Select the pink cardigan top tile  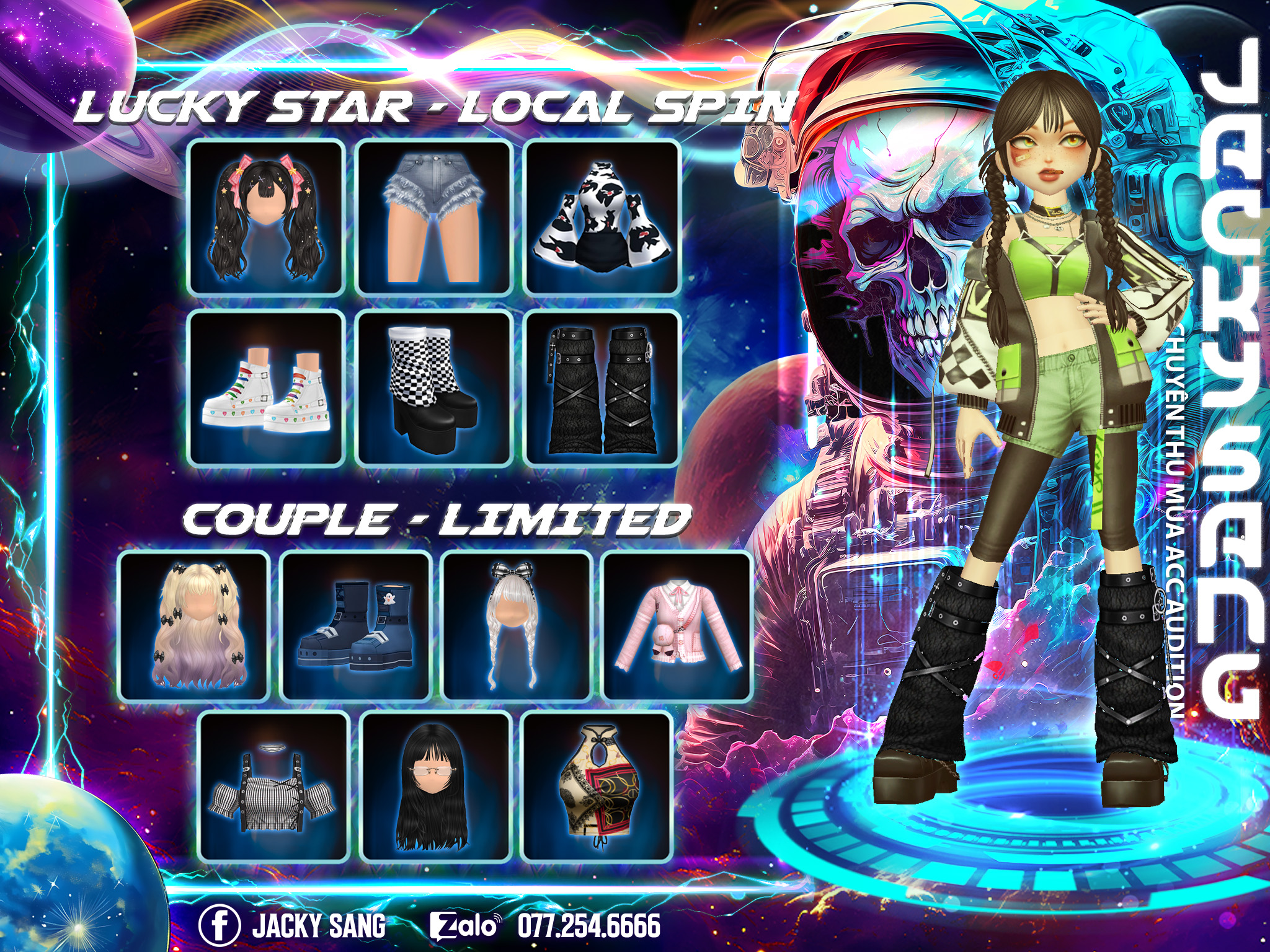(678, 626)
